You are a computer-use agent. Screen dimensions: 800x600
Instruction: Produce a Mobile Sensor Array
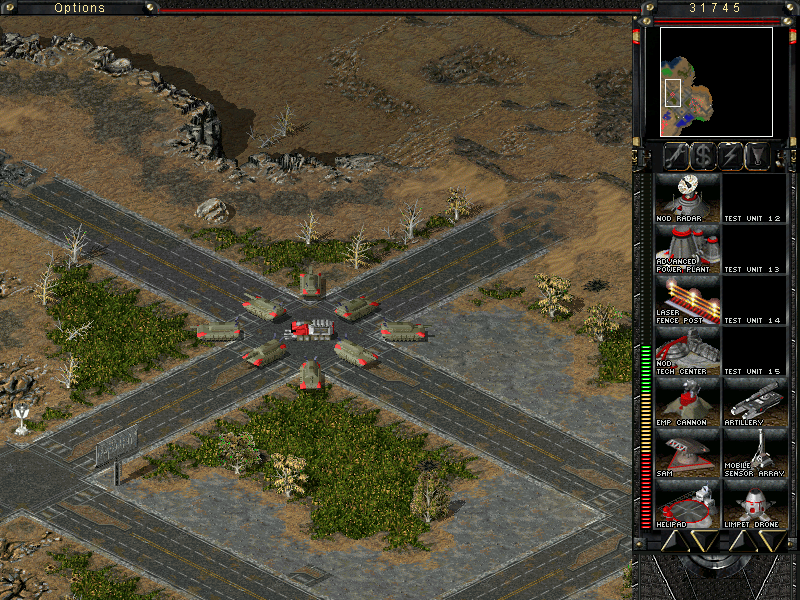(x=755, y=452)
